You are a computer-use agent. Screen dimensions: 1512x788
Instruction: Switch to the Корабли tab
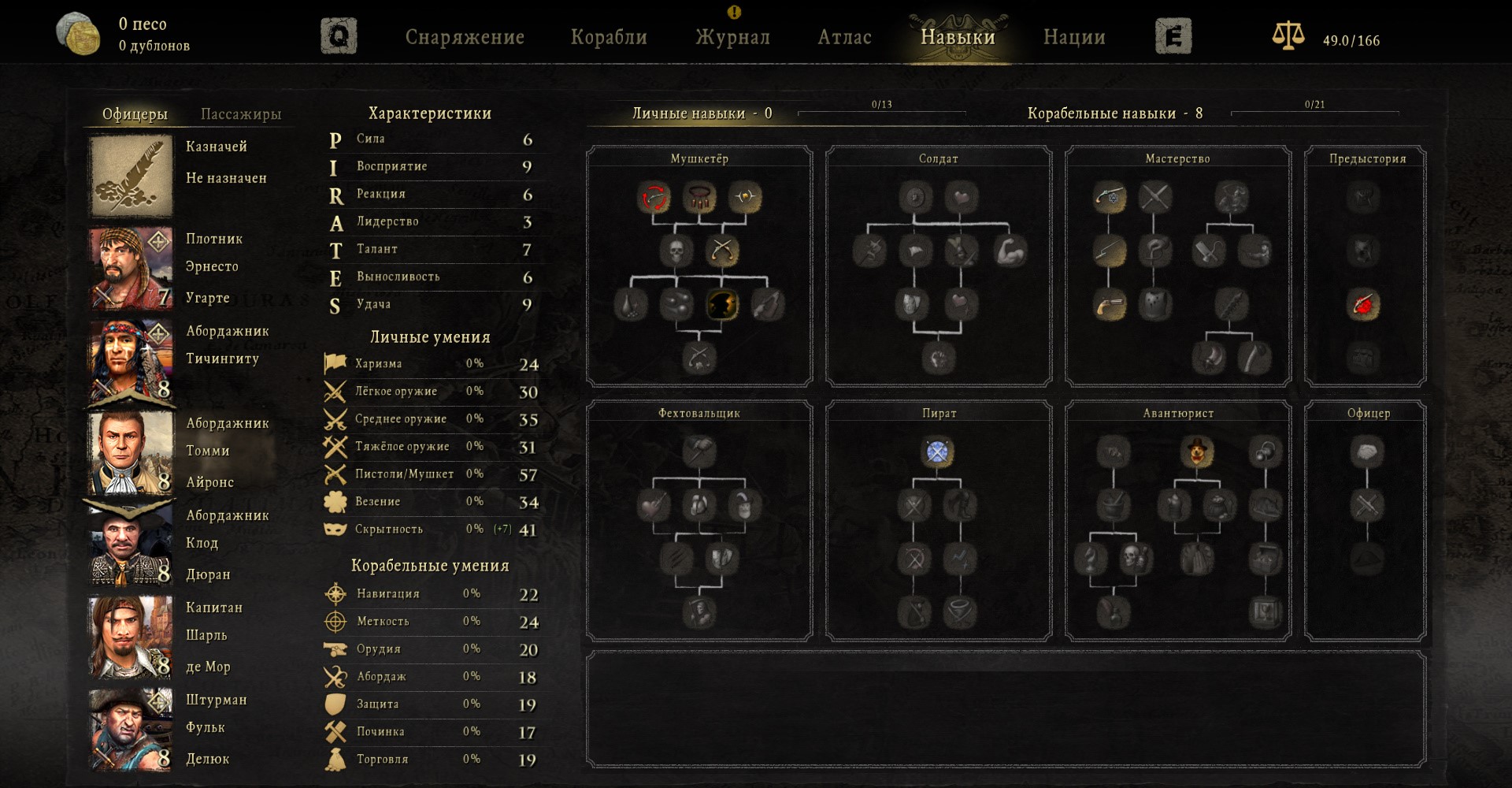tap(609, 37)
